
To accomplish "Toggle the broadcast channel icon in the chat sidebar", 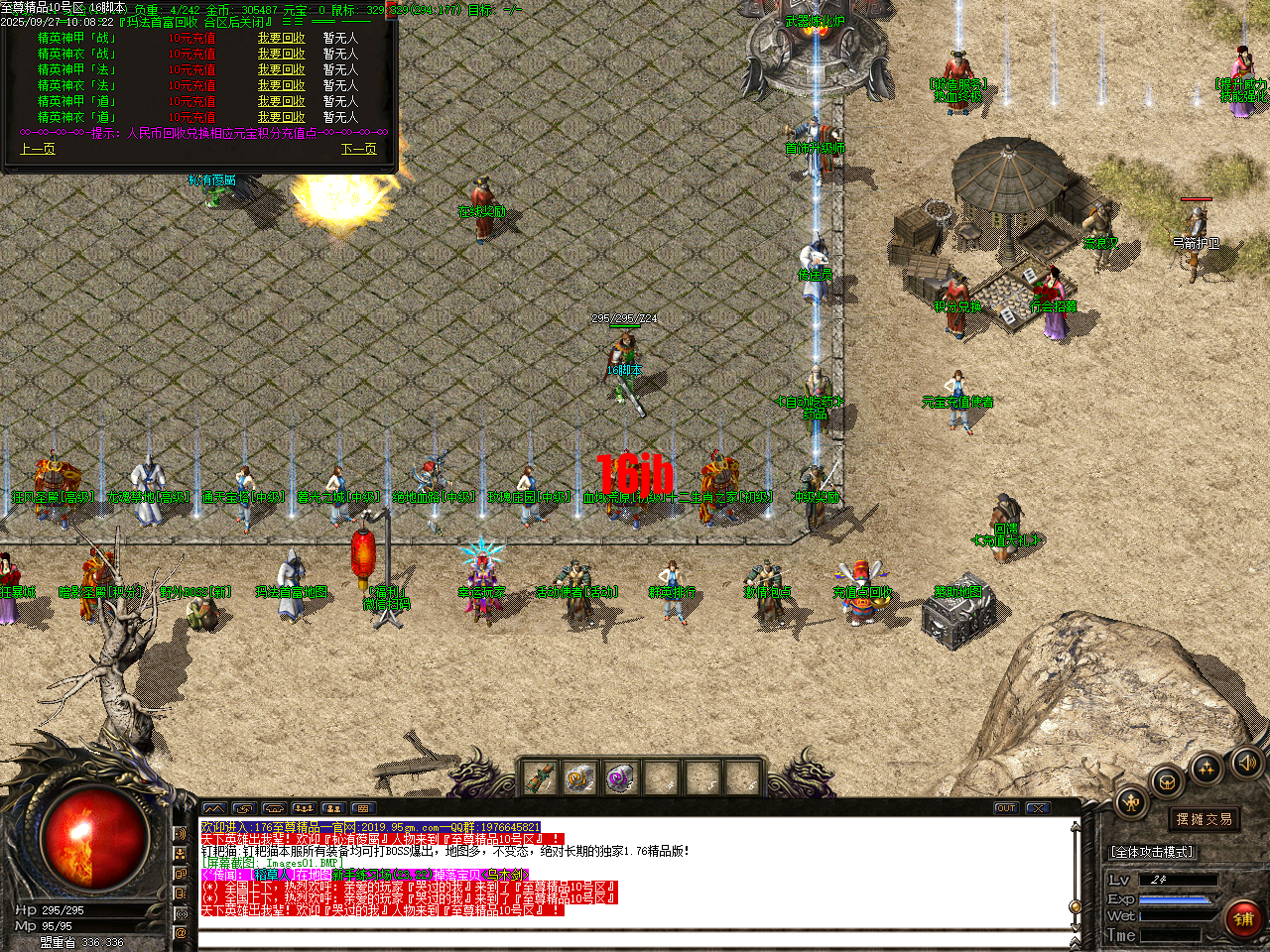I will tap(182, 913).
